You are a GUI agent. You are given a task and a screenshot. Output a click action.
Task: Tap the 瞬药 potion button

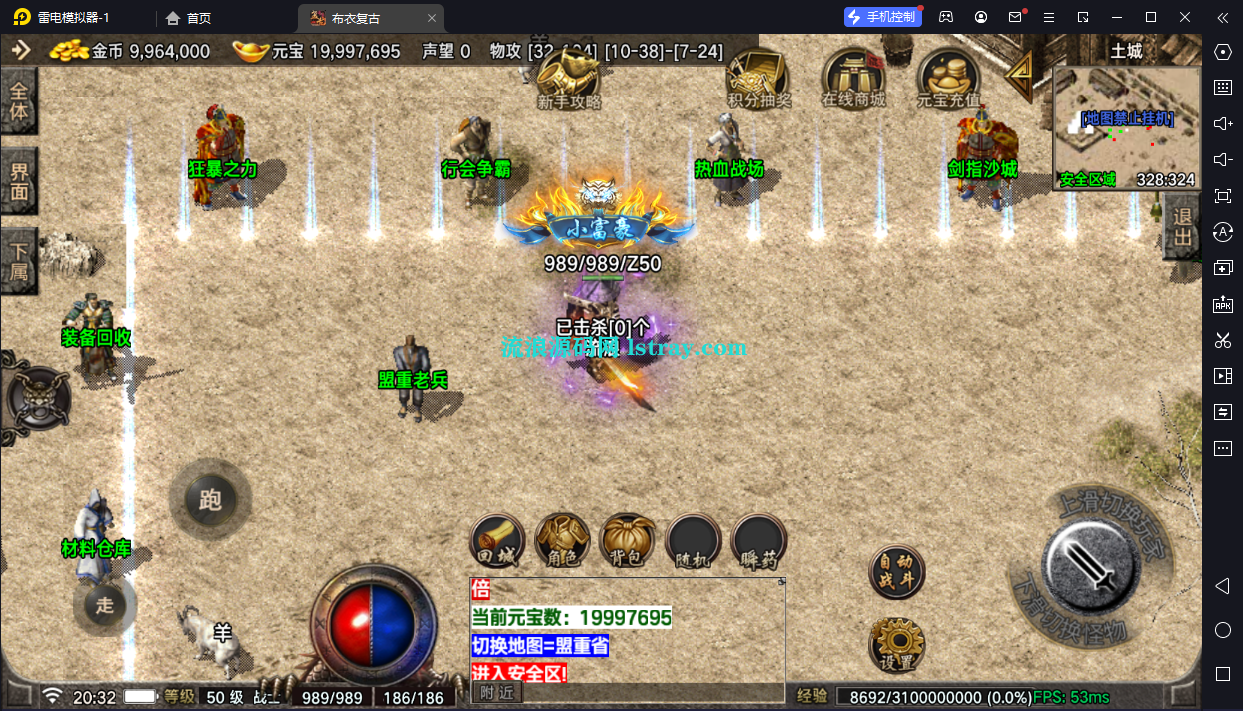(x=758, y=541)
